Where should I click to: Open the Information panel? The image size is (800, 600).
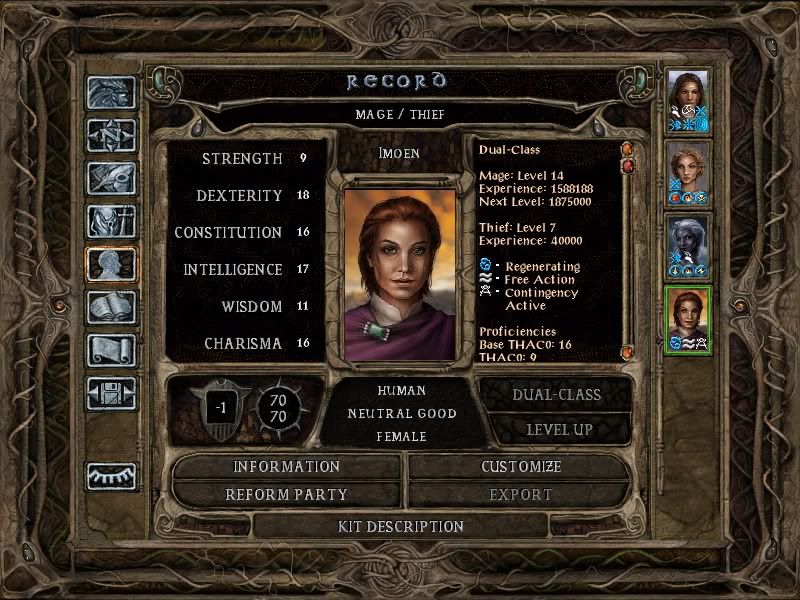(286, 467)
